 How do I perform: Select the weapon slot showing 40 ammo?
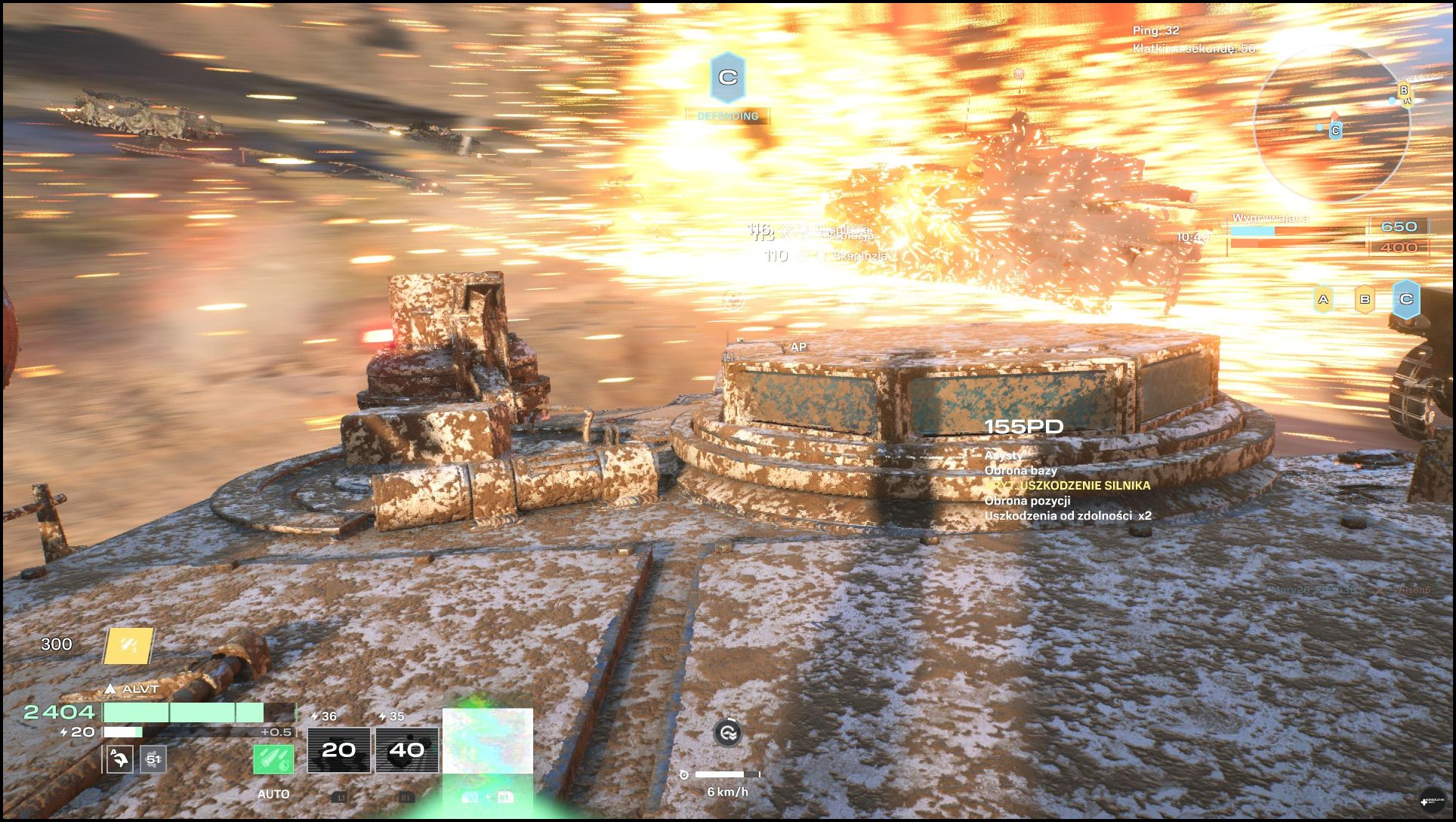[407, 749]
